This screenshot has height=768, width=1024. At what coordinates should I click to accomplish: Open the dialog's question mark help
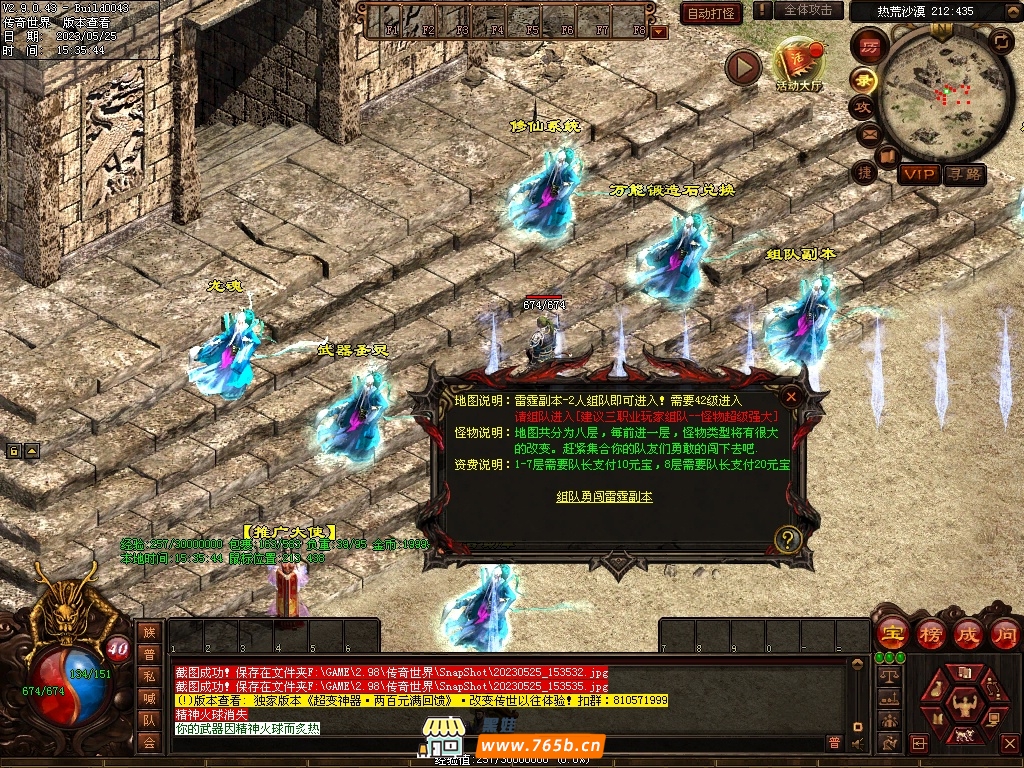(x=788, y=540)
